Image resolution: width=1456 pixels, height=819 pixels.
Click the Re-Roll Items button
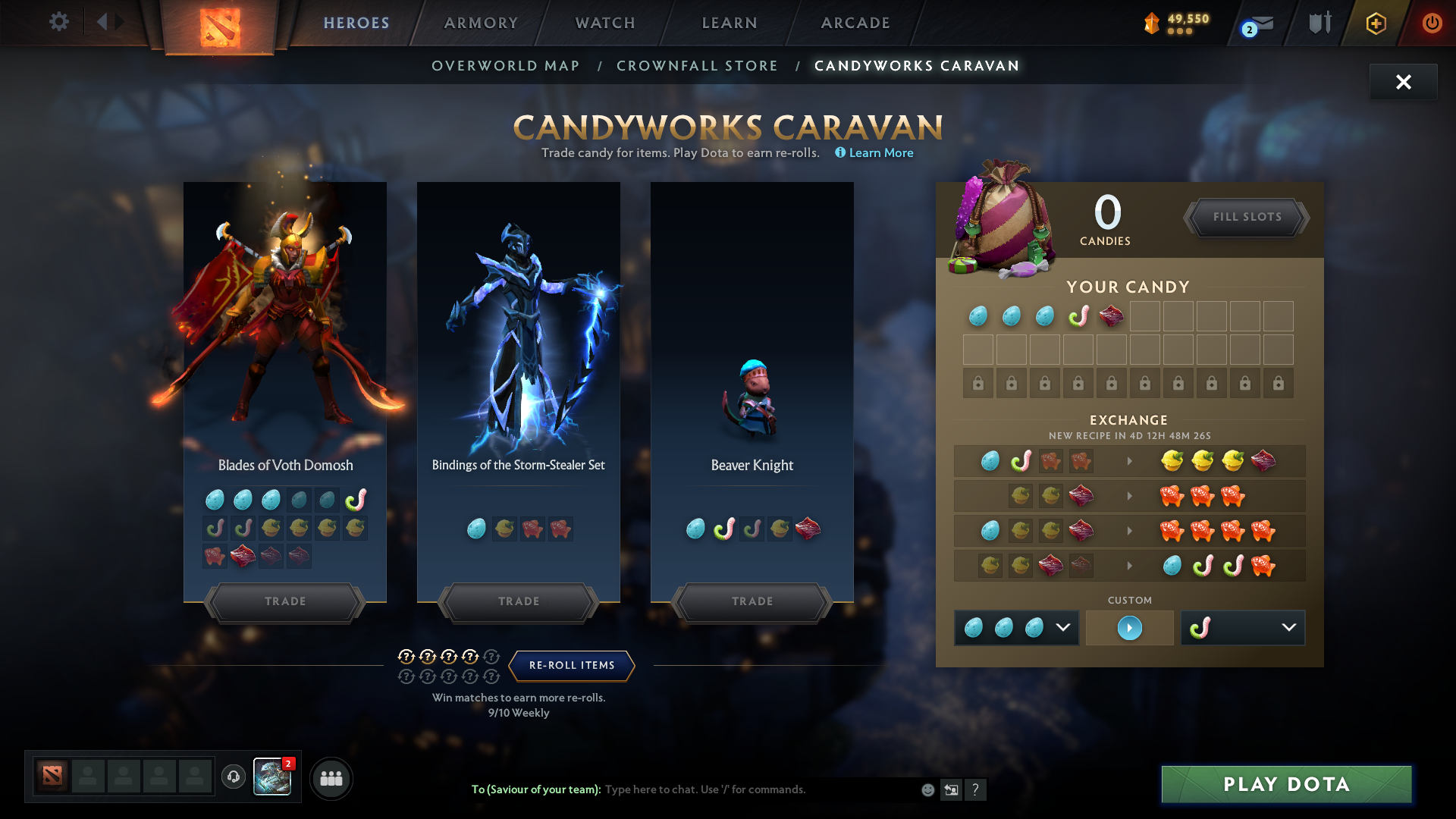[571, 665]
